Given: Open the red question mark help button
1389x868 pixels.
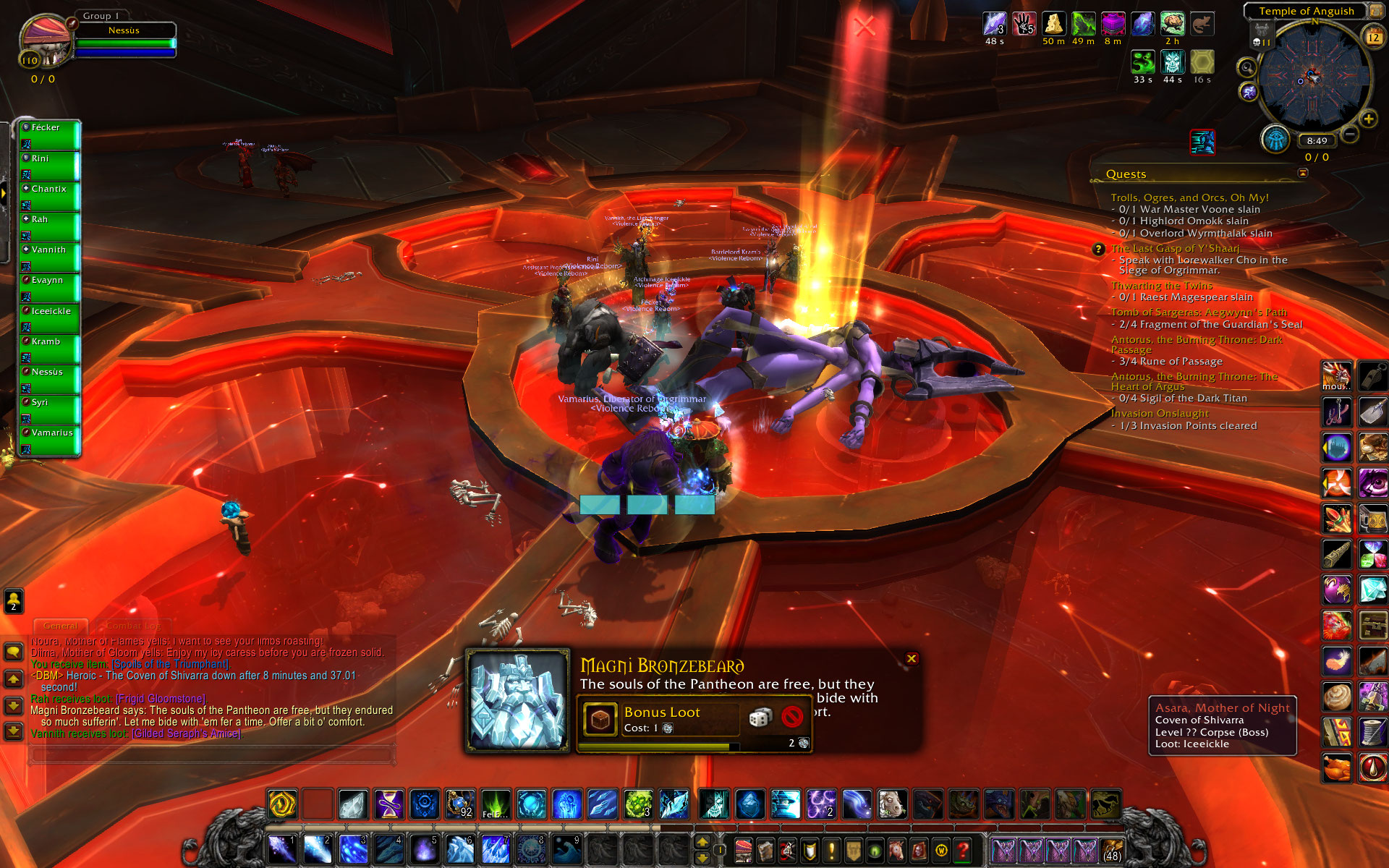Looking at the screenshot, I should [x=962, y=851].
